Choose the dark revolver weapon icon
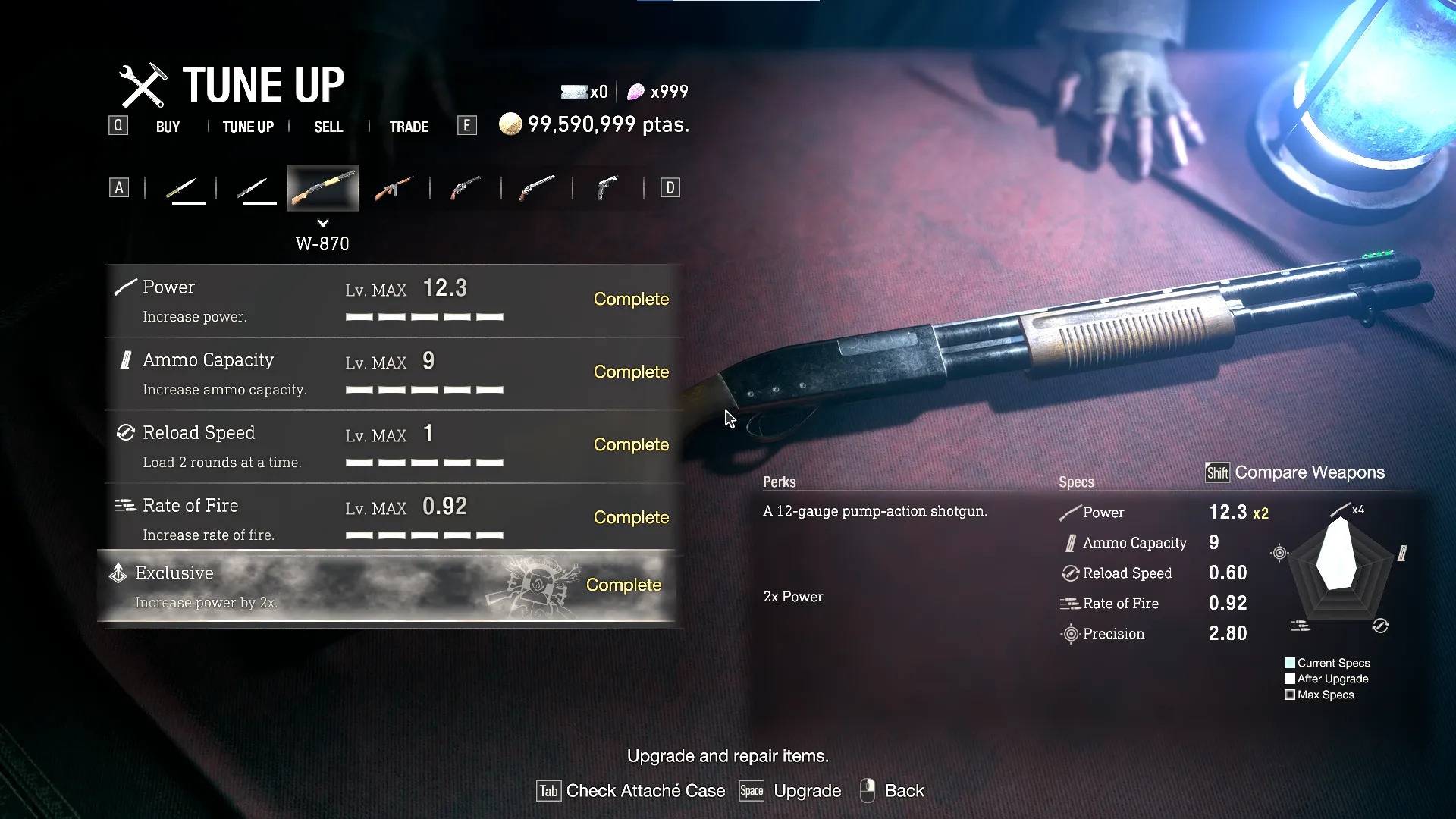 point(466,188)
